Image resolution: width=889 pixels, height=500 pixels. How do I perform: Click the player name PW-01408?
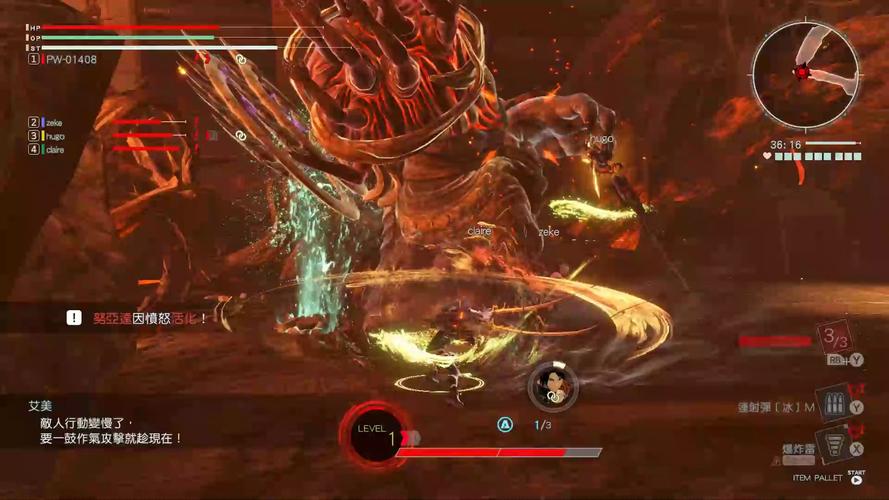pos(70,60)
